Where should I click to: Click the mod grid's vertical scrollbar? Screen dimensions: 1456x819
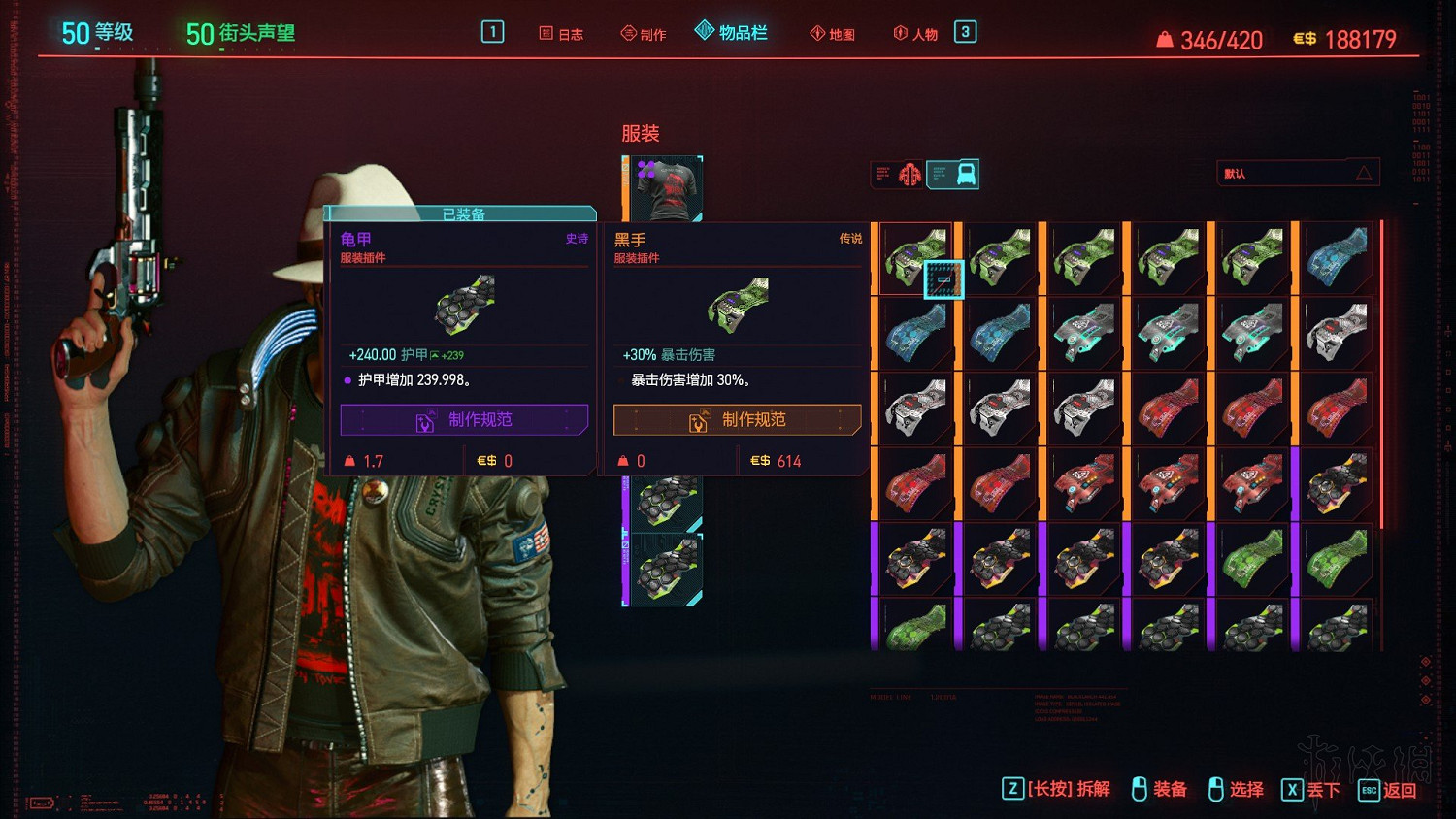[1381, 374]
